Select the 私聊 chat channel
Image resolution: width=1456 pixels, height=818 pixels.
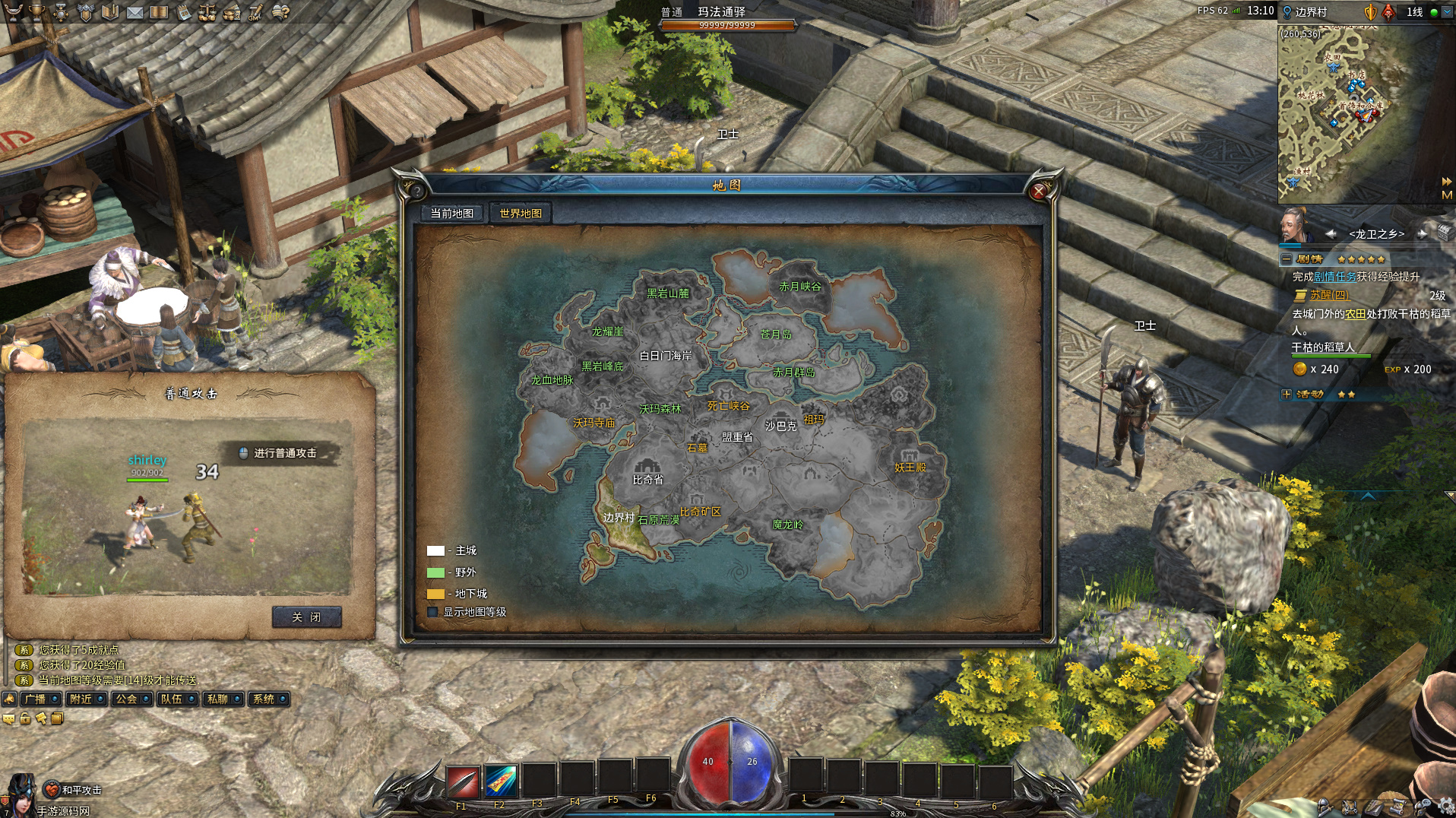coord(217,699)
